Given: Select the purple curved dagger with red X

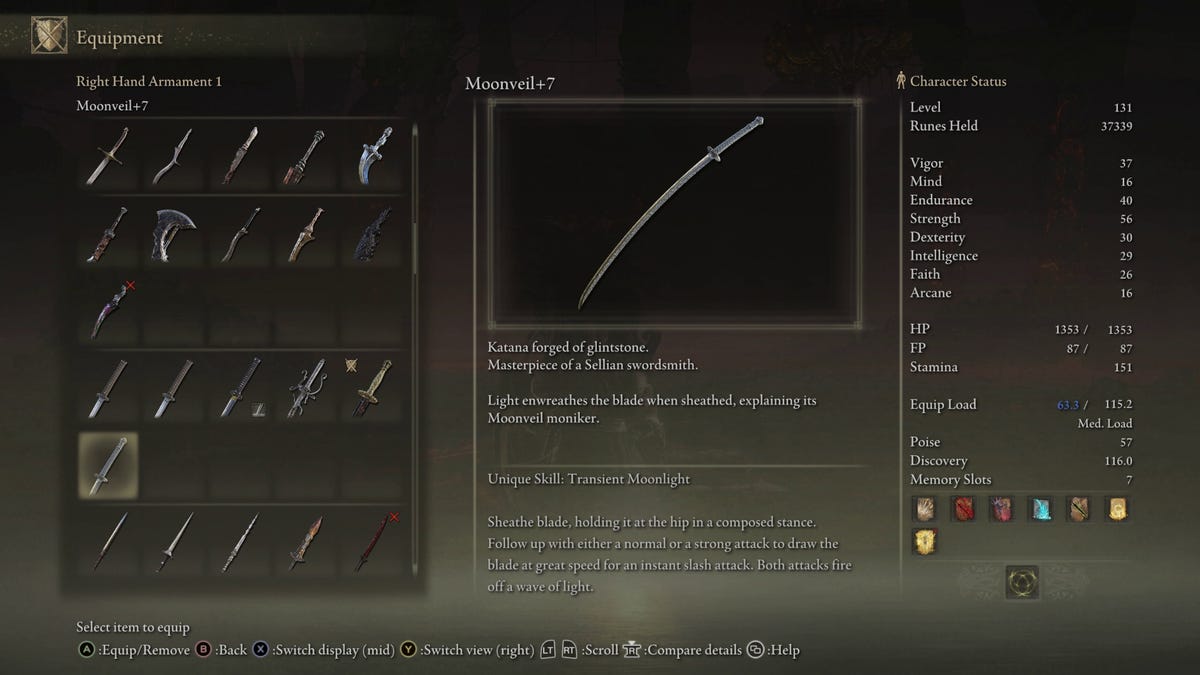Looking at the screenshot, I should [108, 310].
